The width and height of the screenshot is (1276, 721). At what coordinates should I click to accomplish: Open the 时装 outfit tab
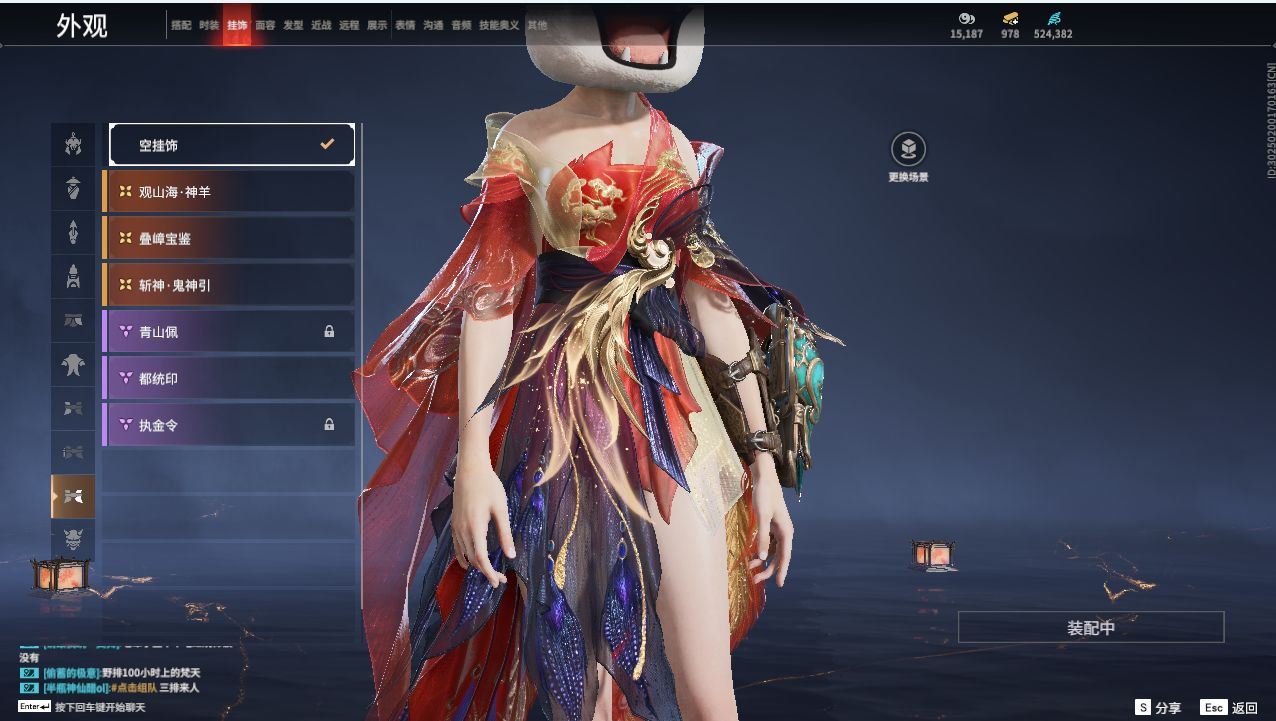pos(209,26)
